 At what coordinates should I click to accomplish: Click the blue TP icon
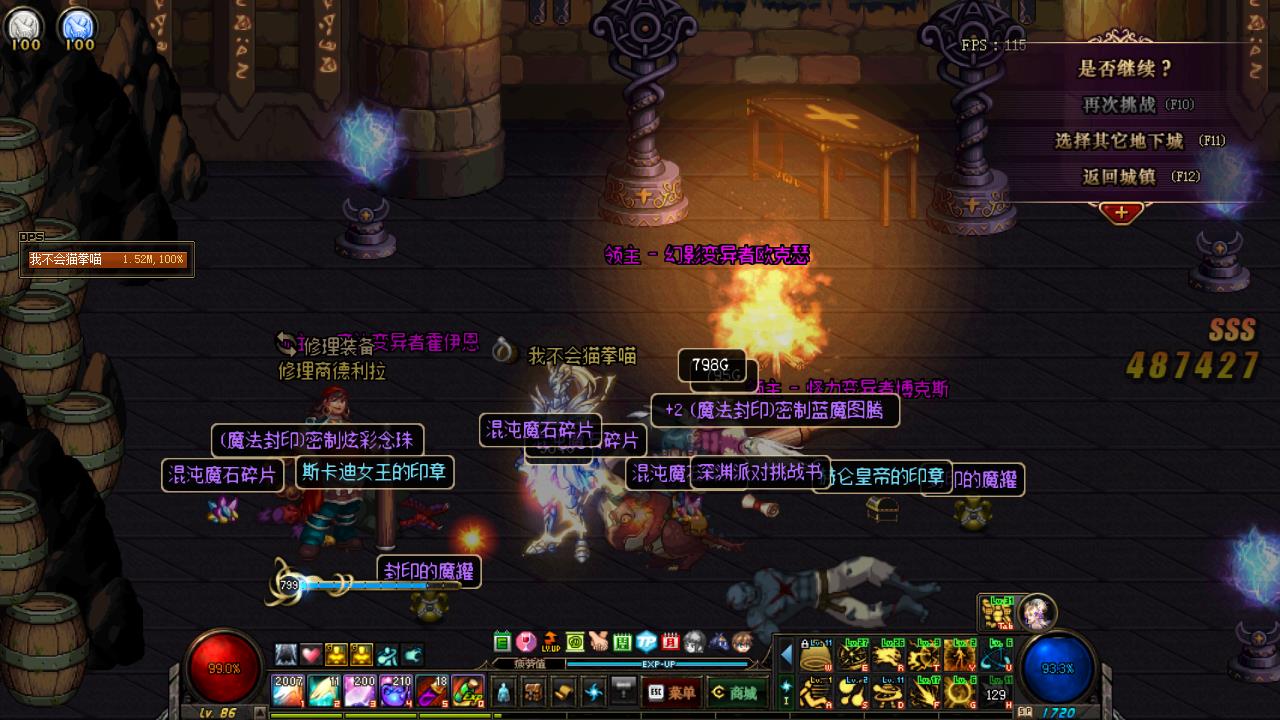(646, 642)
